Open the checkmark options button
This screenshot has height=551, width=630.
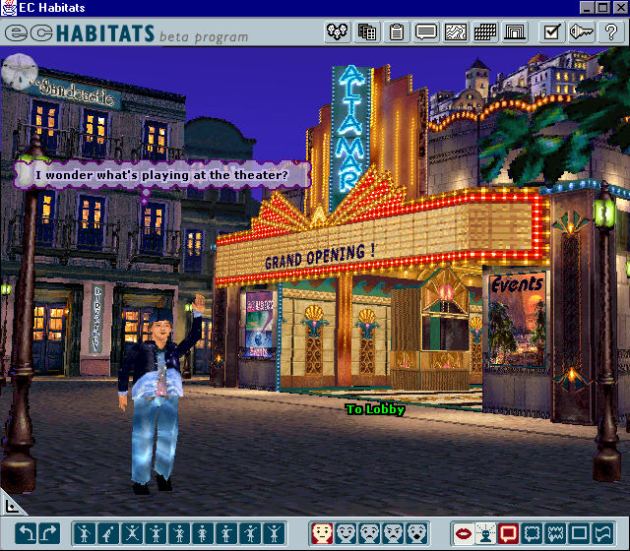coord(552,32)
